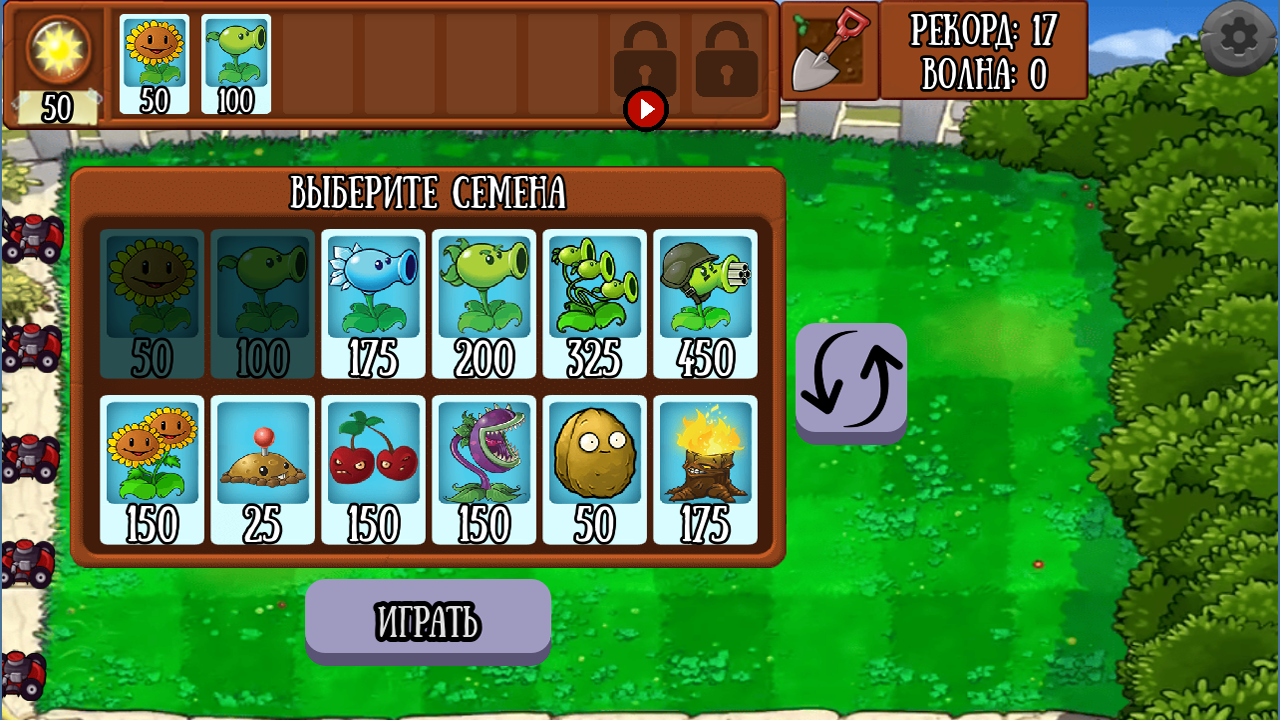Choose the Wall-nut seed costing 50
This screenshot has width=1280, height=720.
tap(594, 470)
